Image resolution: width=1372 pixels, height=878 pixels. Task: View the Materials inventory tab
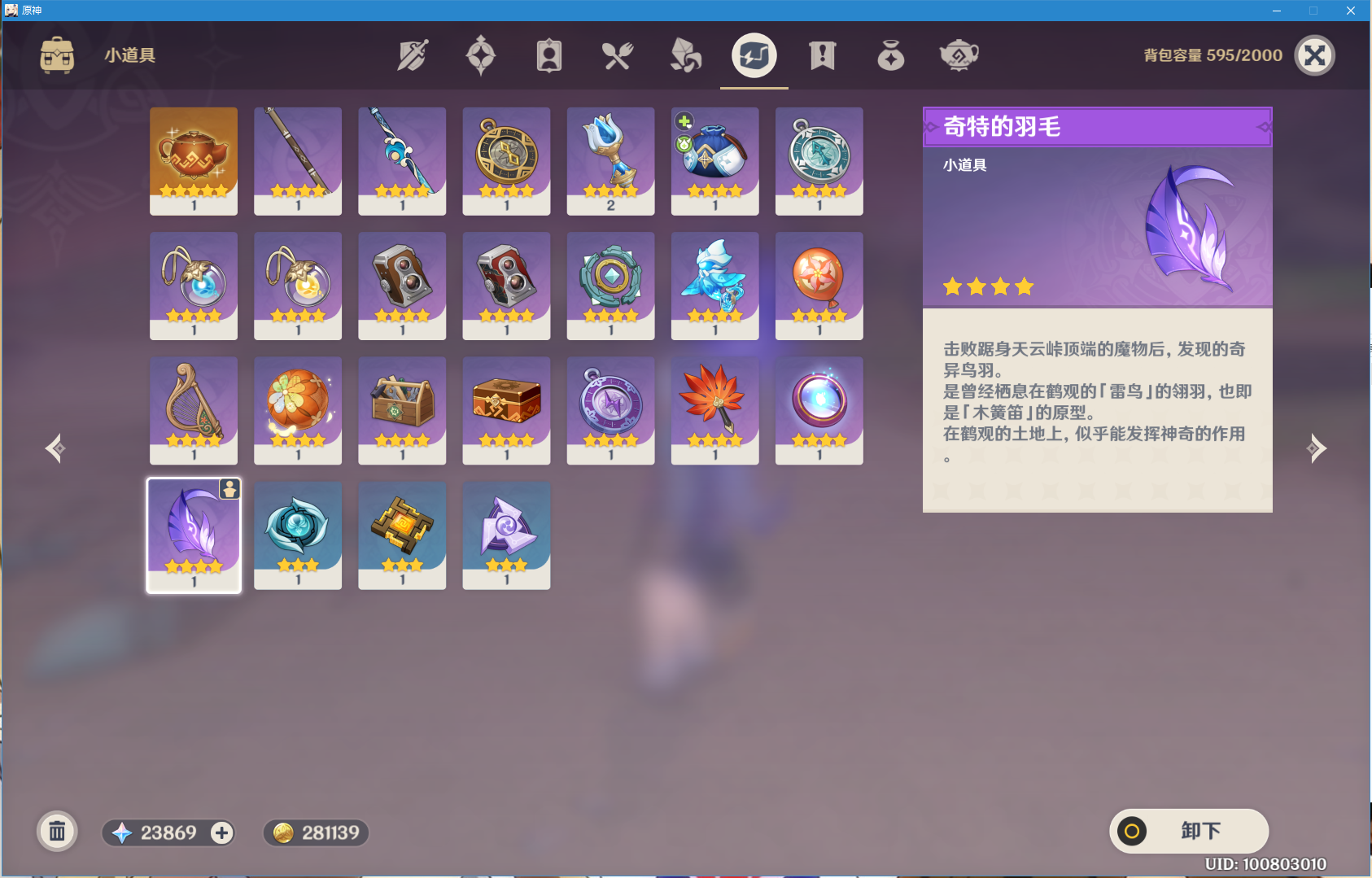(x=686, y=55)
